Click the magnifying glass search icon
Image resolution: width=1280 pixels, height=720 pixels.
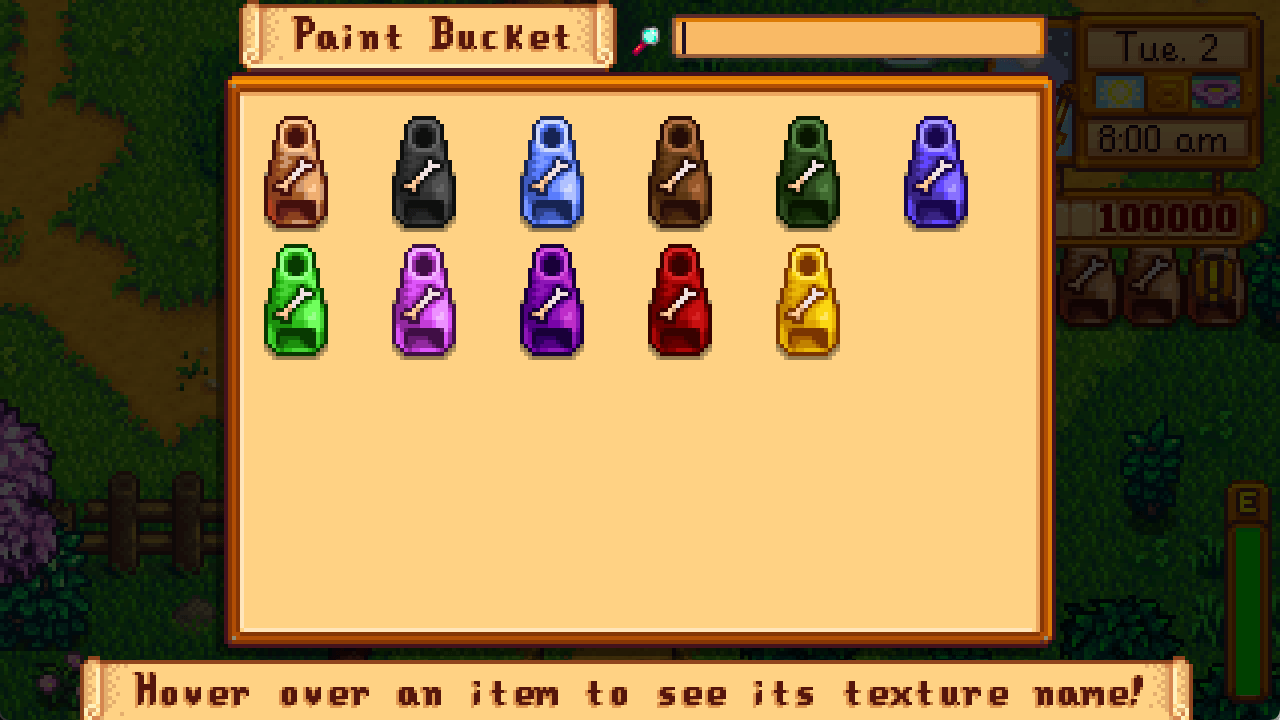[x=648, y=36]
